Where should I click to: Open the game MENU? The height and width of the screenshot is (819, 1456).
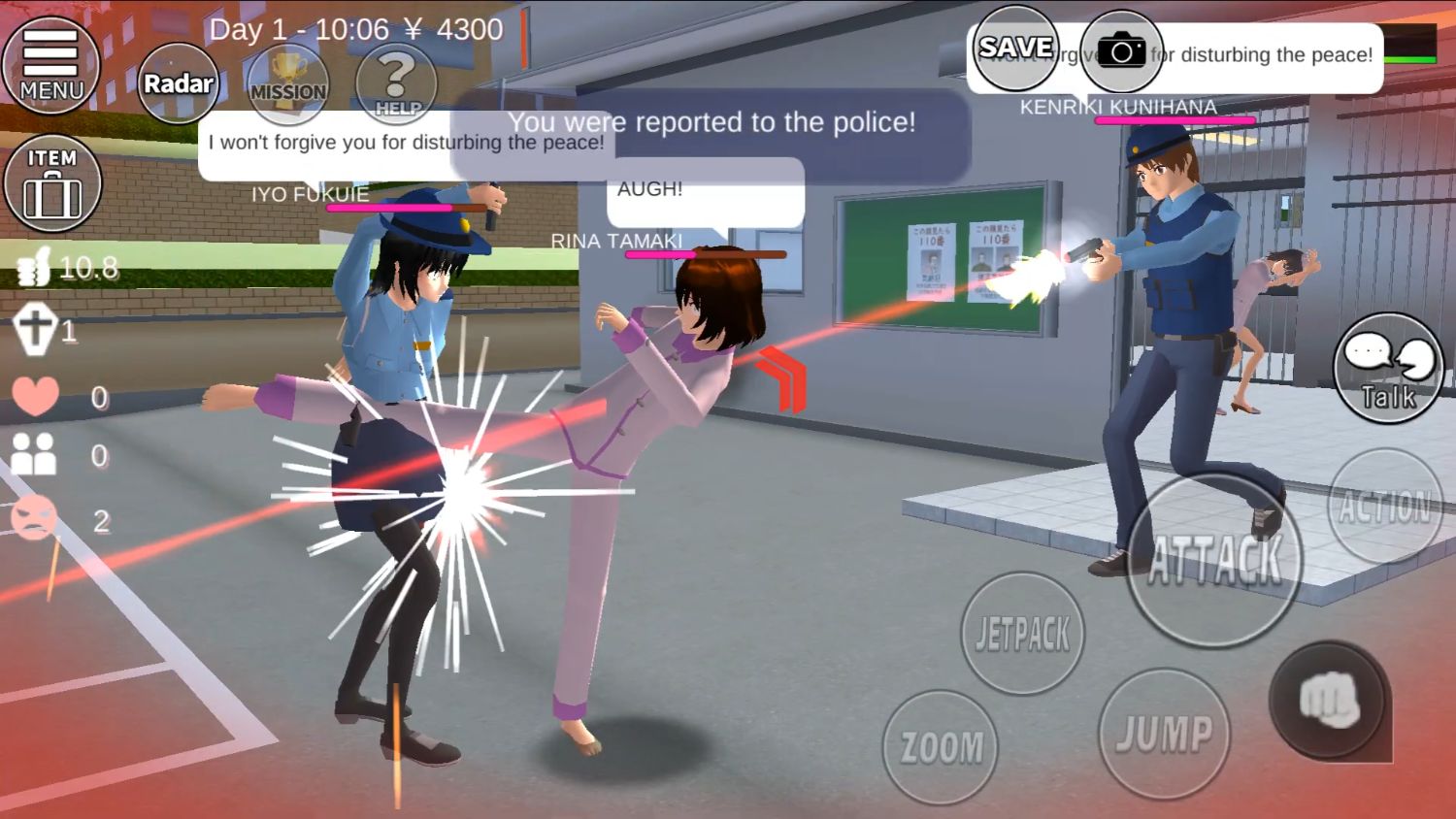(50, 65)
